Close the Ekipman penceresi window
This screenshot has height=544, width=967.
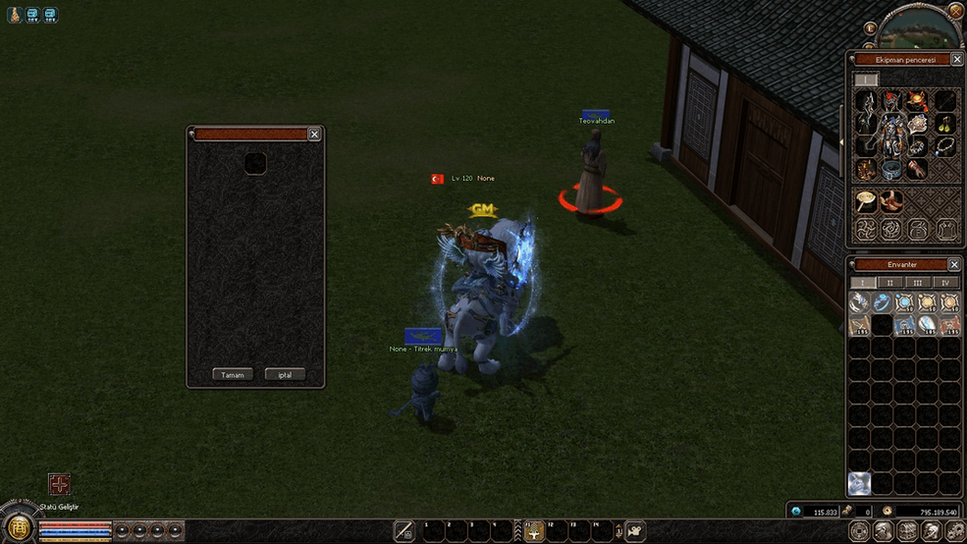coord(956,60)
